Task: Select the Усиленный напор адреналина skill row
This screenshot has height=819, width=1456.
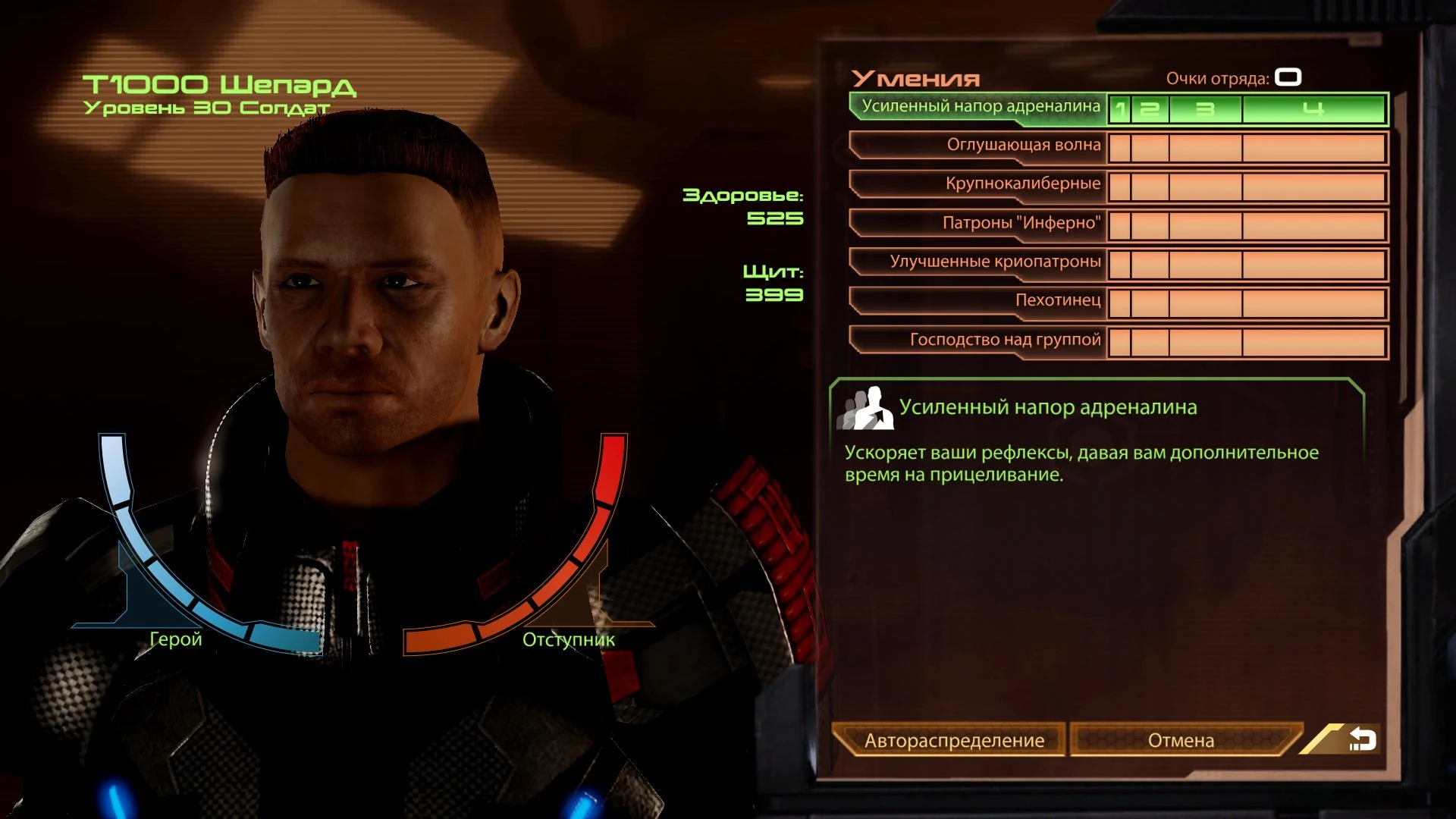Action: 980,107
